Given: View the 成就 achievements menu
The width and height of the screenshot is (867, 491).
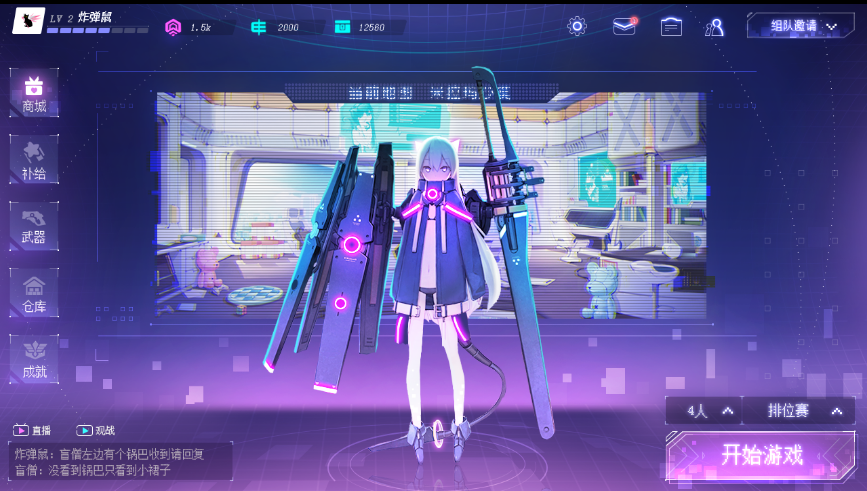Looking at the screenshot, I should (34, 359).
